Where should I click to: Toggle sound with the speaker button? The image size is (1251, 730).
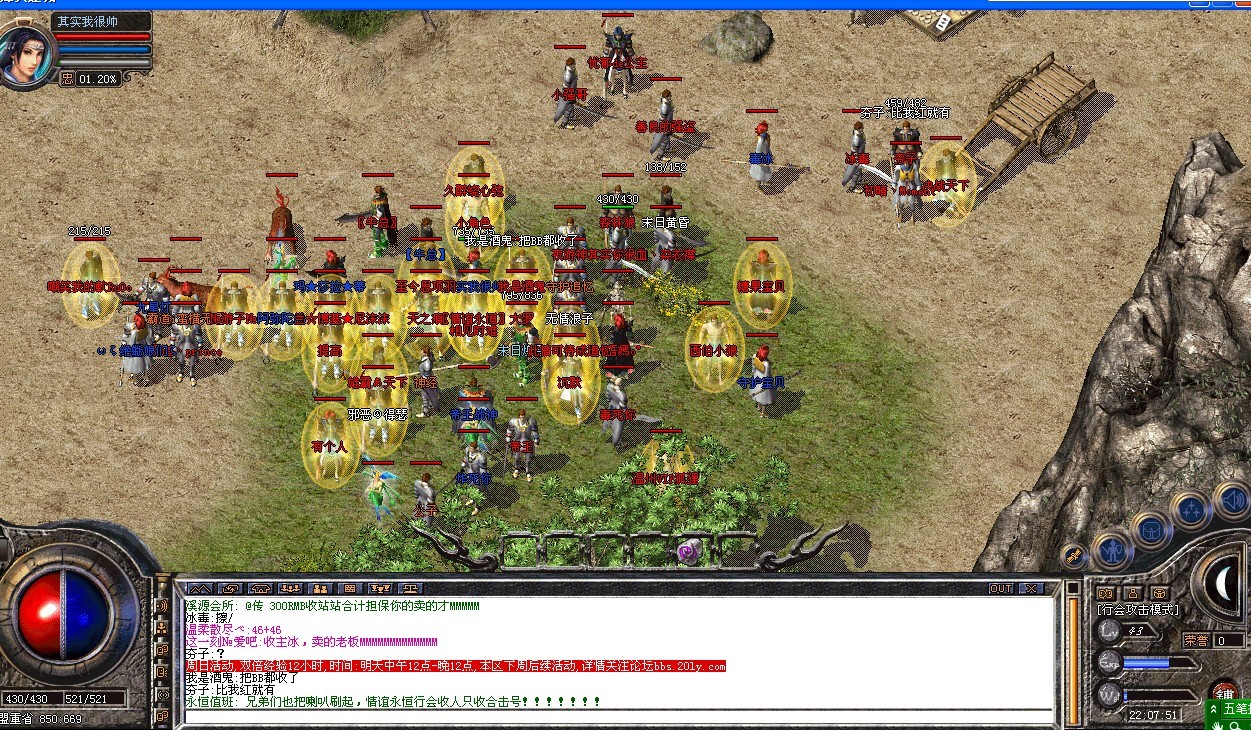coord(1229,498)
